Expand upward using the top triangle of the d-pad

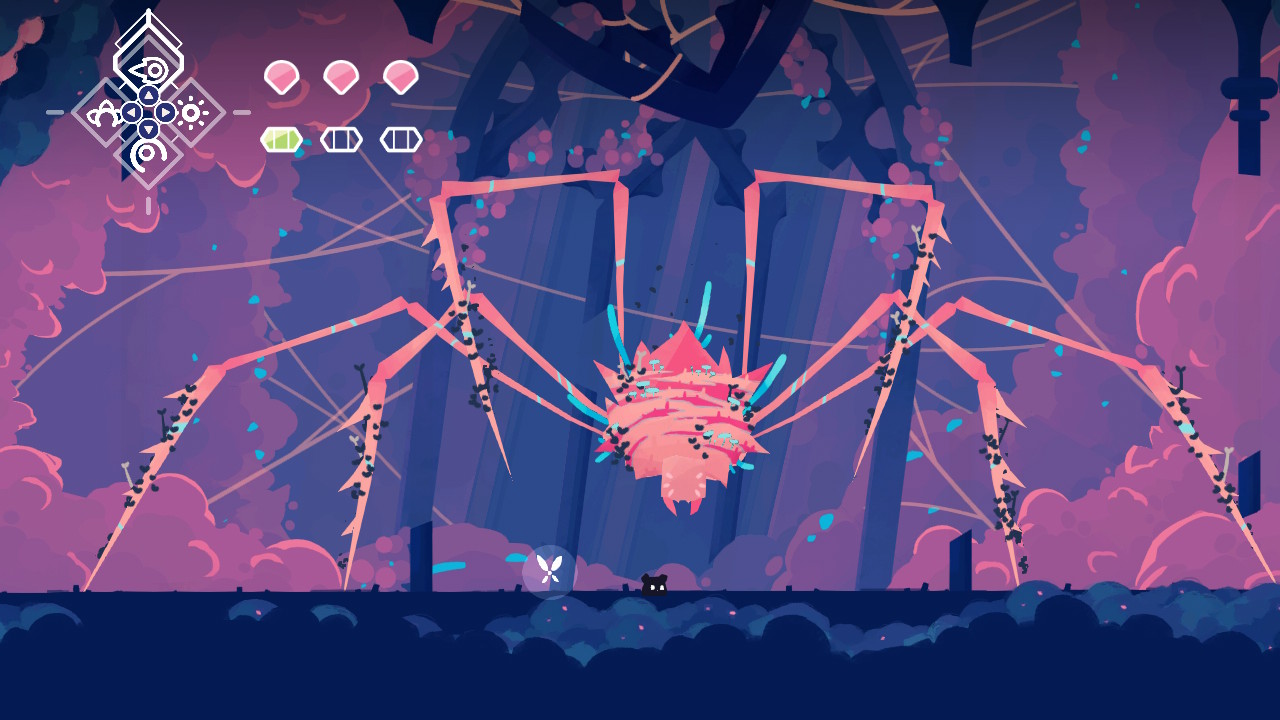coord(147,93)
